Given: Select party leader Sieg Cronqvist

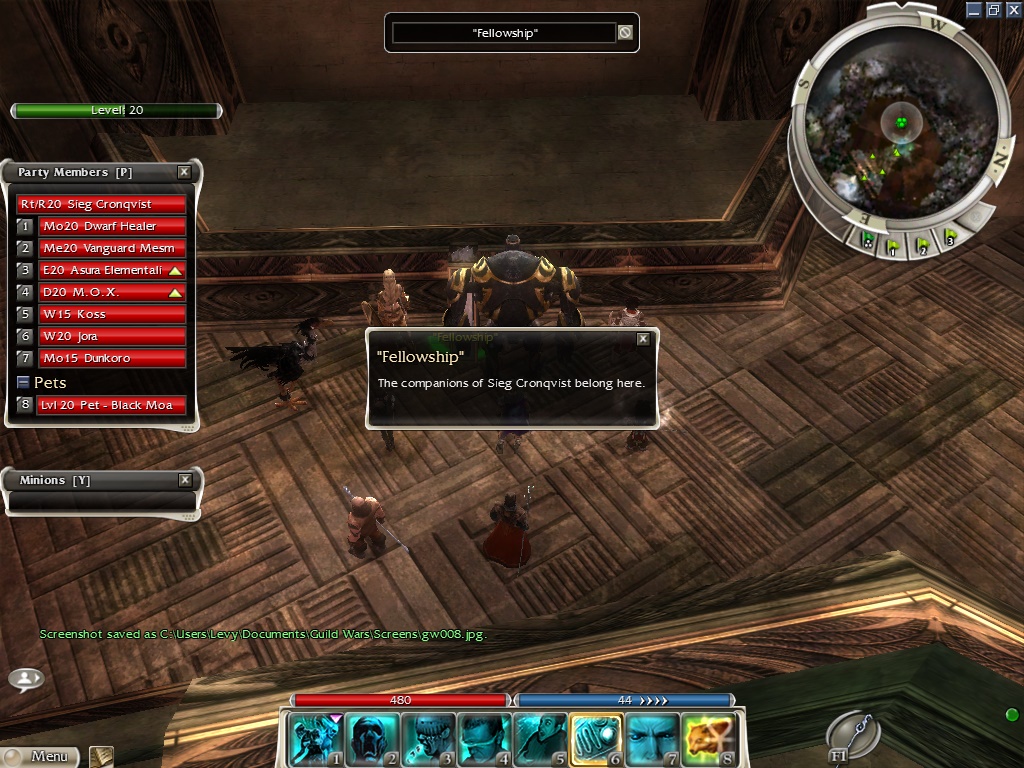Looking at the screenshot, I should coord(102,204).
